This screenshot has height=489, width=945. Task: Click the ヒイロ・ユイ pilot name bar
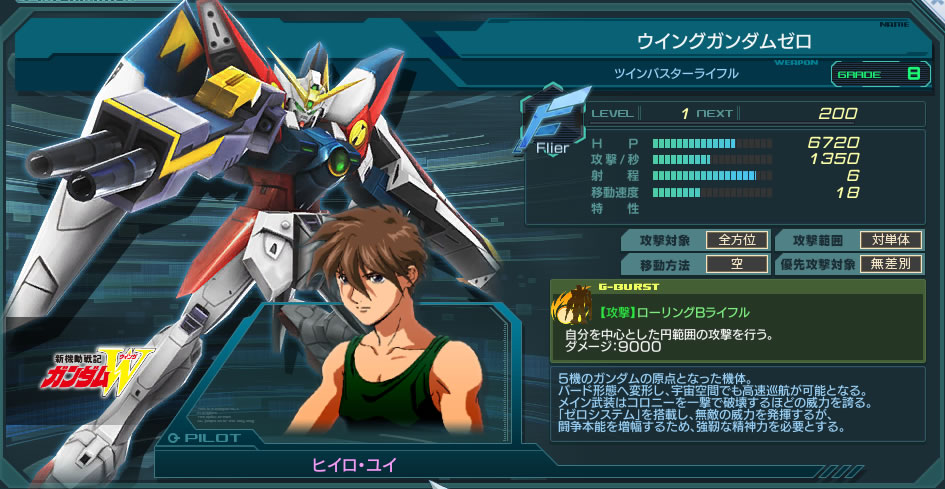[x=350, y=464]
